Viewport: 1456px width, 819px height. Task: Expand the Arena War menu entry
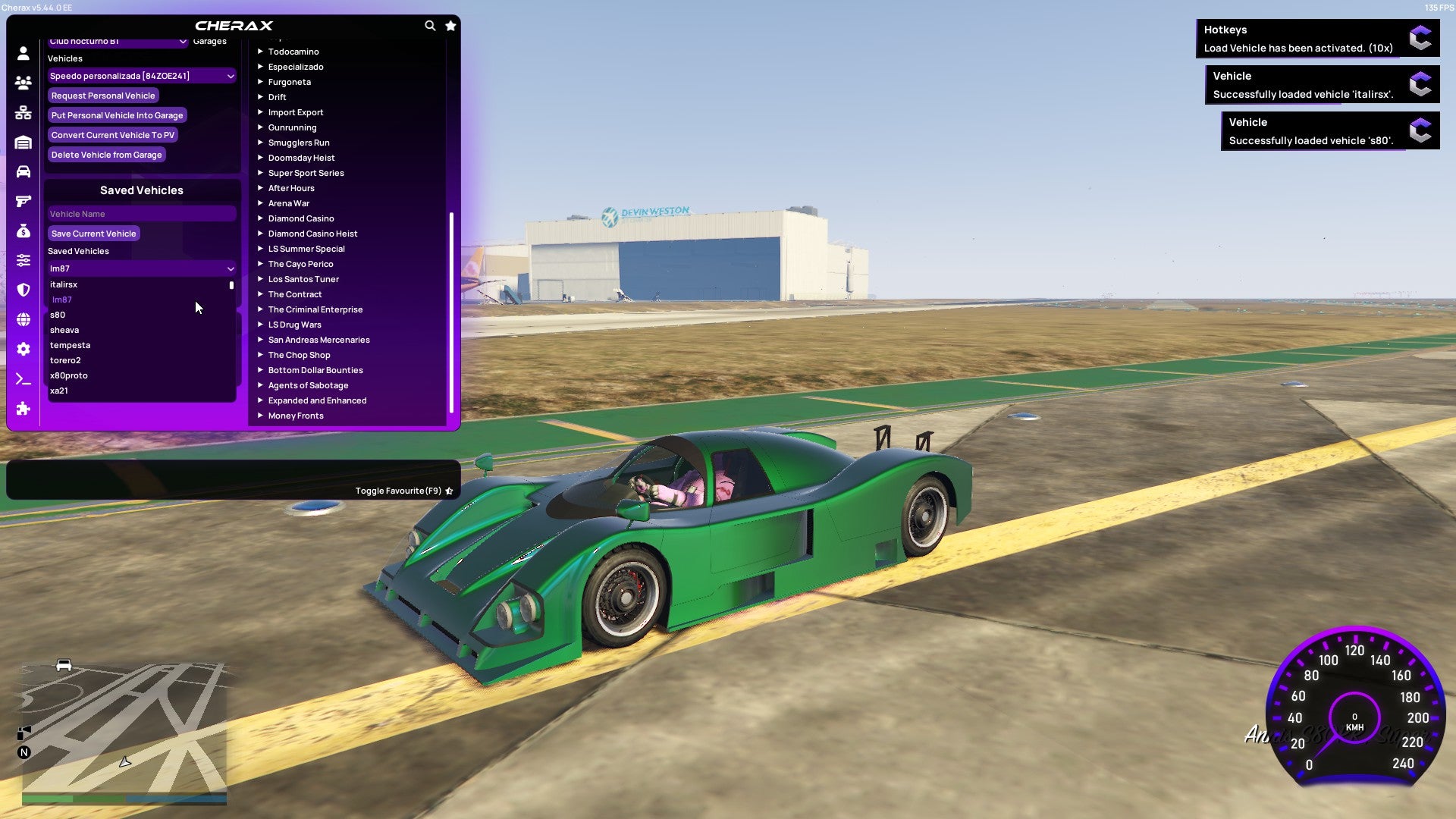pyautogui.click(x=289, y=203)
